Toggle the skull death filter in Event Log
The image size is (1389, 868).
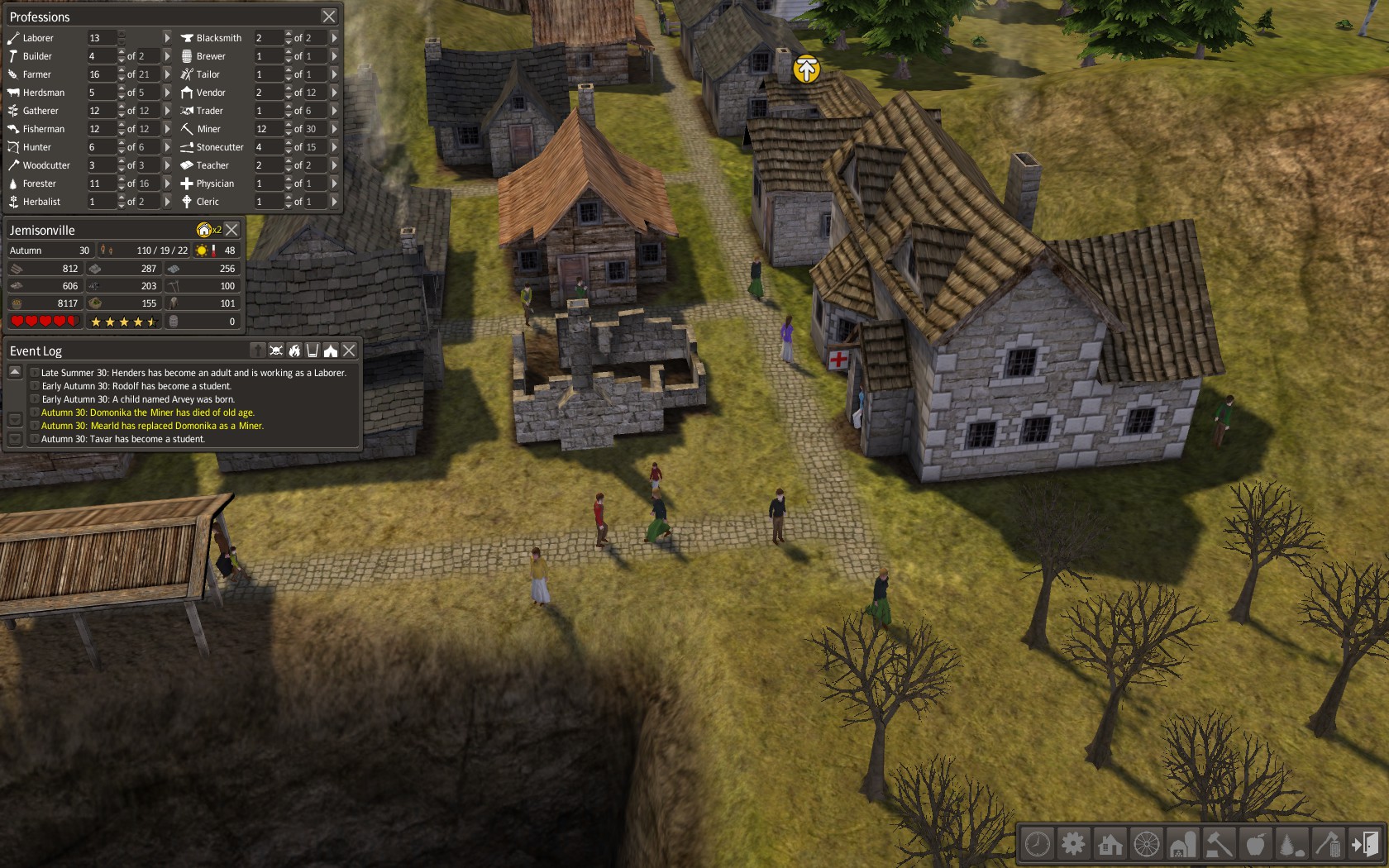(x=276, y=351)
